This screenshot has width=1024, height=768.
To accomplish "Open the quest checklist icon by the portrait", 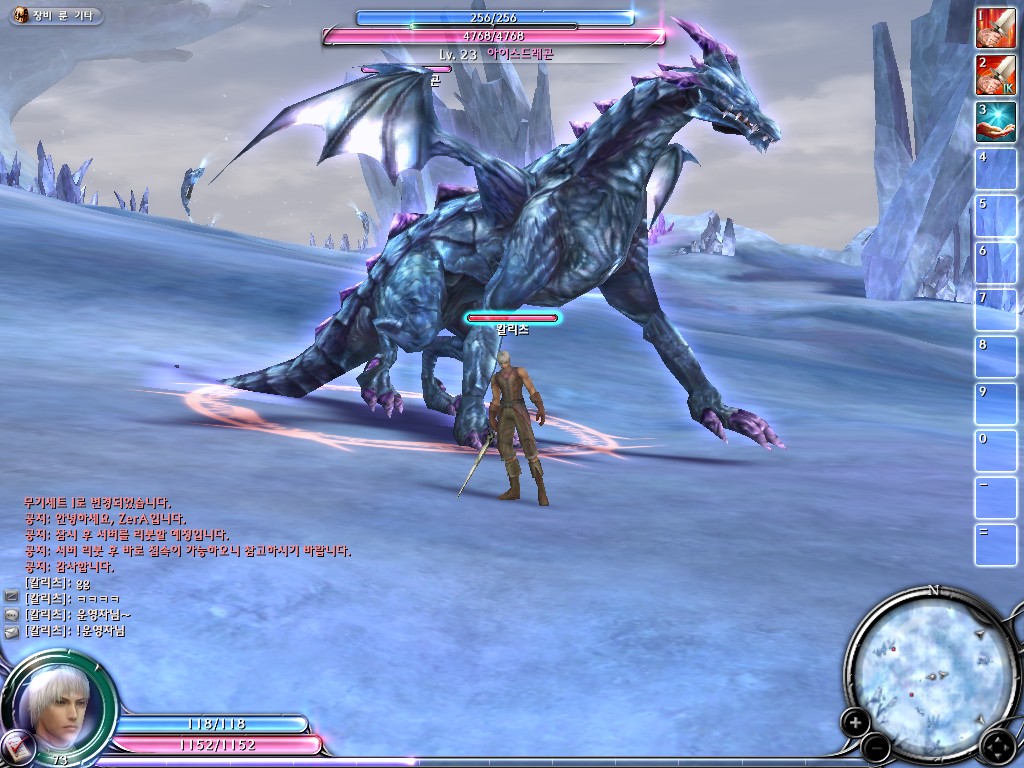I will tap(17, 745).
